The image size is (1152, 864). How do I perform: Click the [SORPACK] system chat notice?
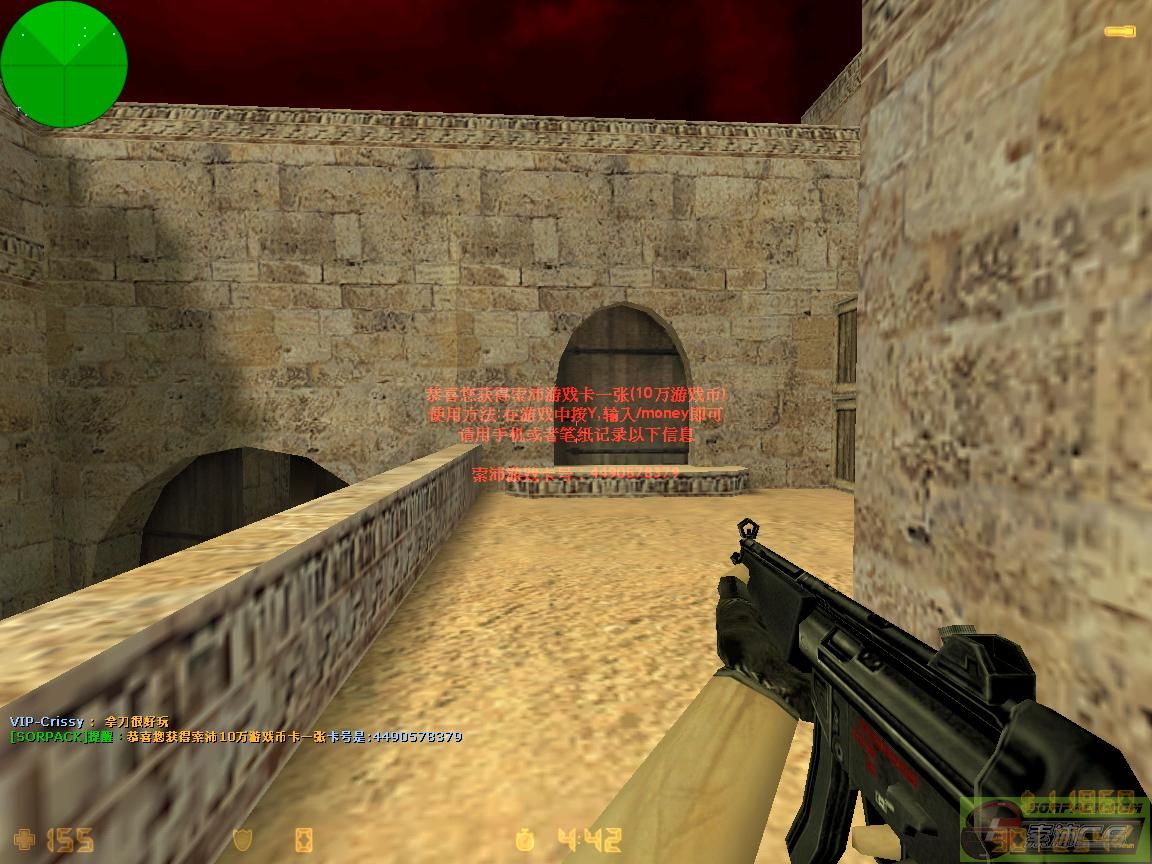pyautogui.click(x=236, y=737)
